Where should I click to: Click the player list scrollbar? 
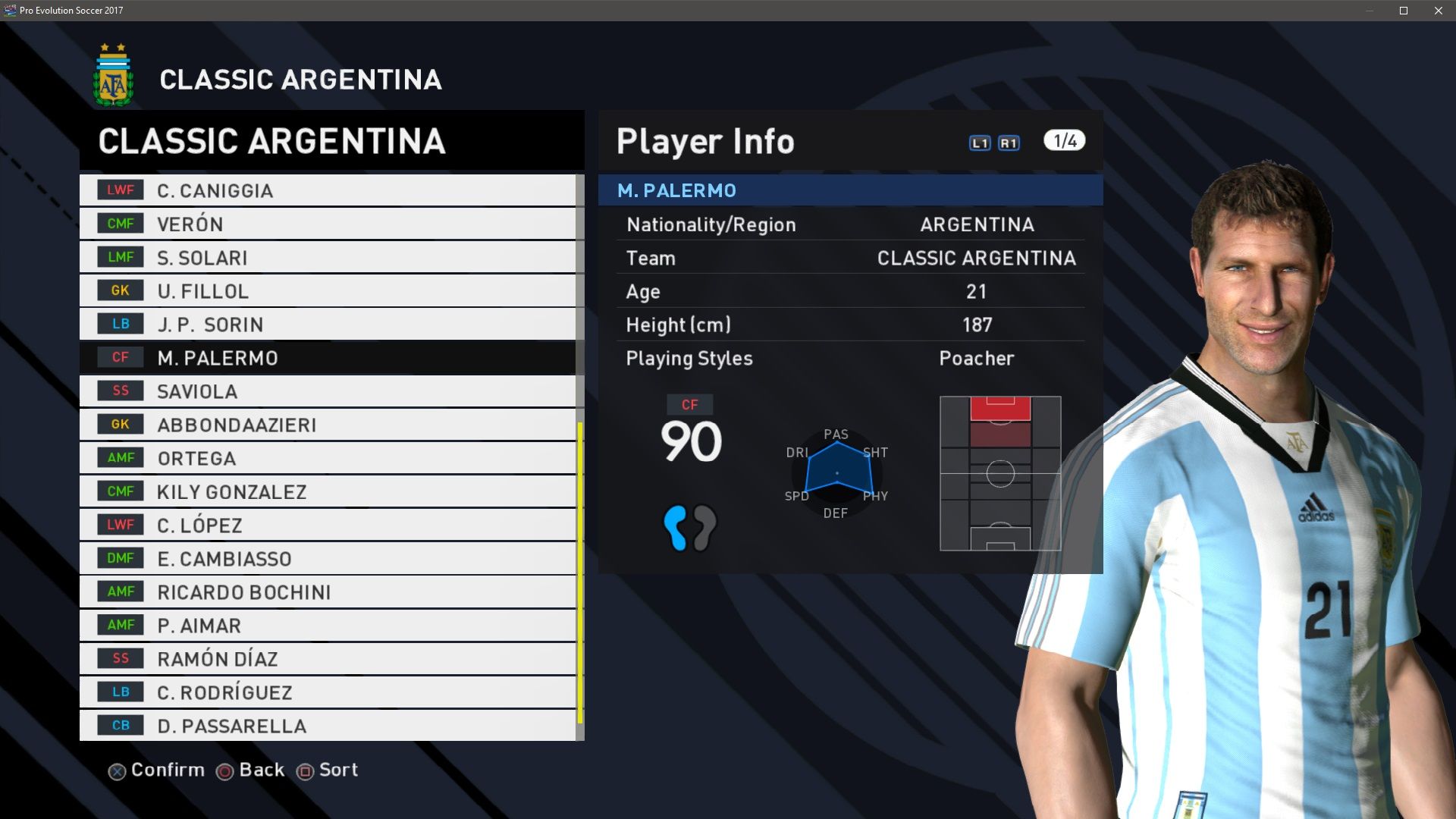click(580, 573)
